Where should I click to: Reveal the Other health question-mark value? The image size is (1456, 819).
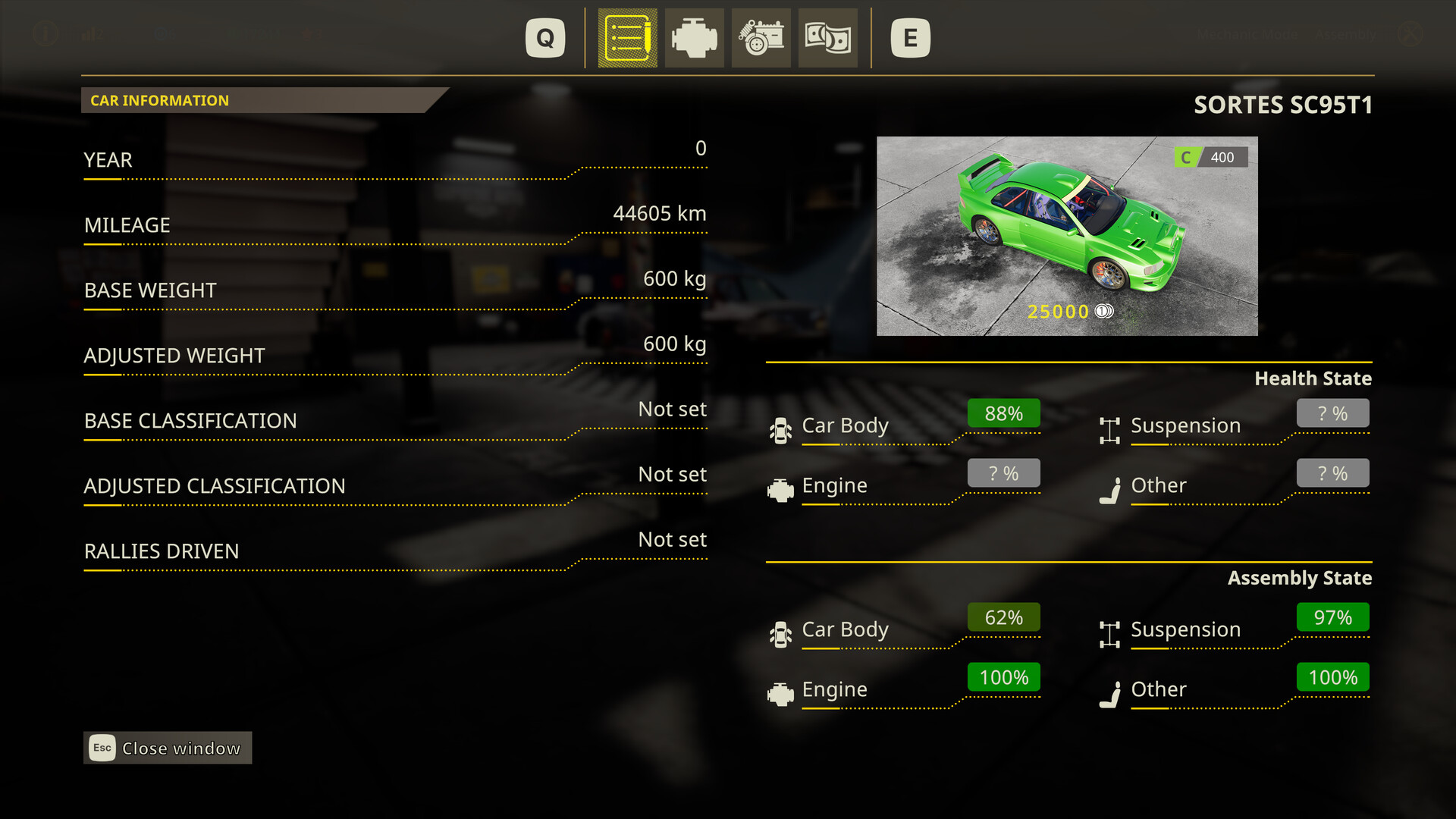click(1332, 472)
